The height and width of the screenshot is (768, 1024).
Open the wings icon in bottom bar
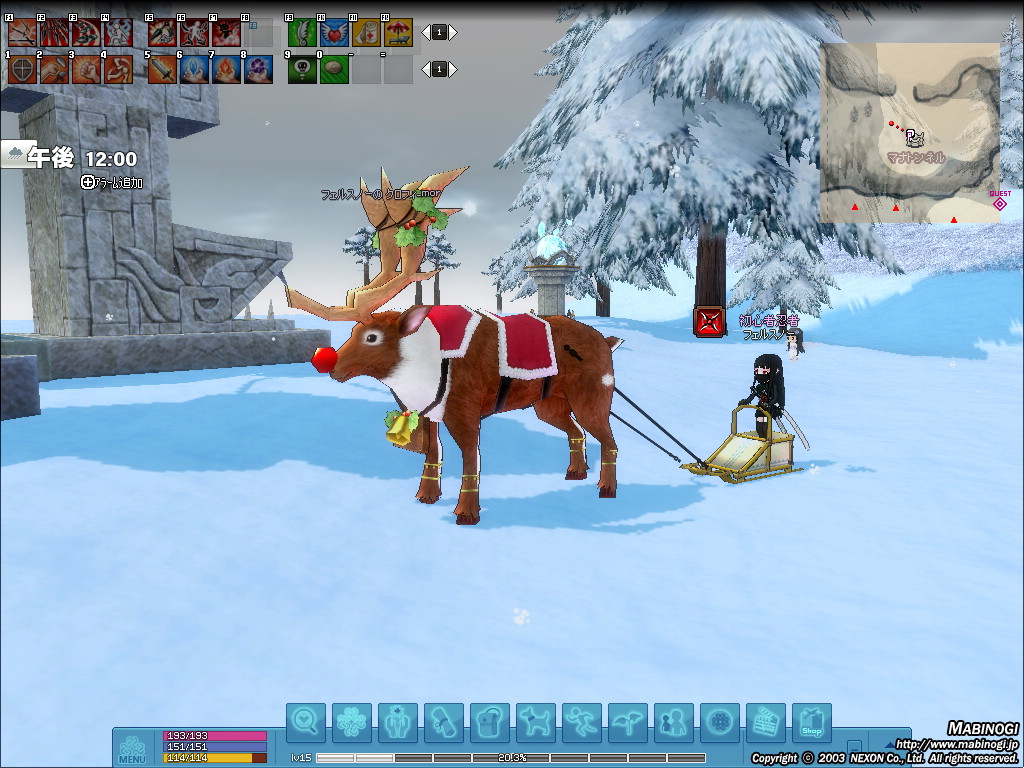(x=627, y=722)
